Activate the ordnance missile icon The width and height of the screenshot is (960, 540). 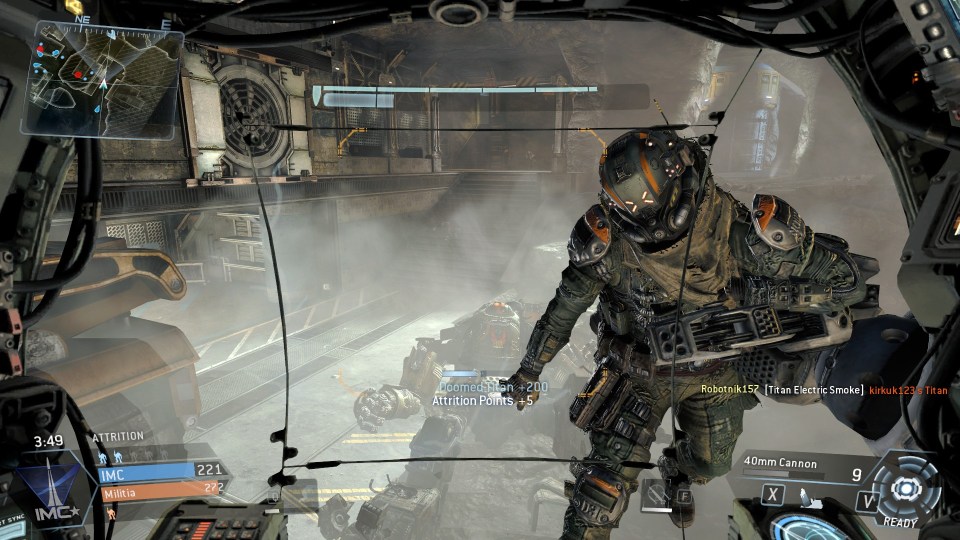808,494
